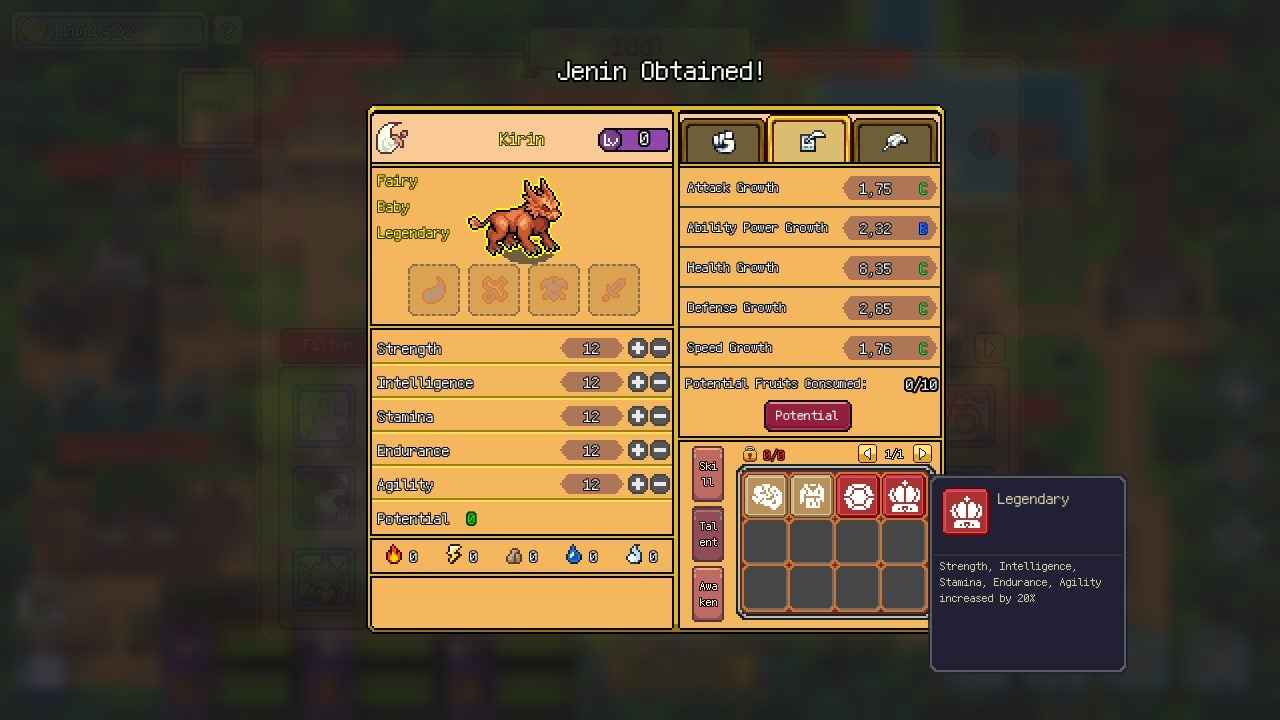Switch to the feather tab
The height and width of the screenshot is (720, 1280).
click(x=894, y=142)
